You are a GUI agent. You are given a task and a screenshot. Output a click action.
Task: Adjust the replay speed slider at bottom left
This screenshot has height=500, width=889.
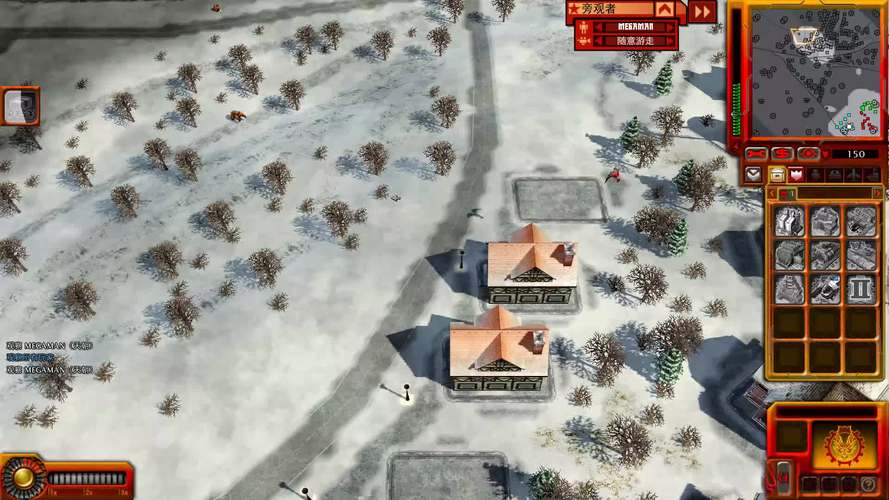click(x=88, y=478)
